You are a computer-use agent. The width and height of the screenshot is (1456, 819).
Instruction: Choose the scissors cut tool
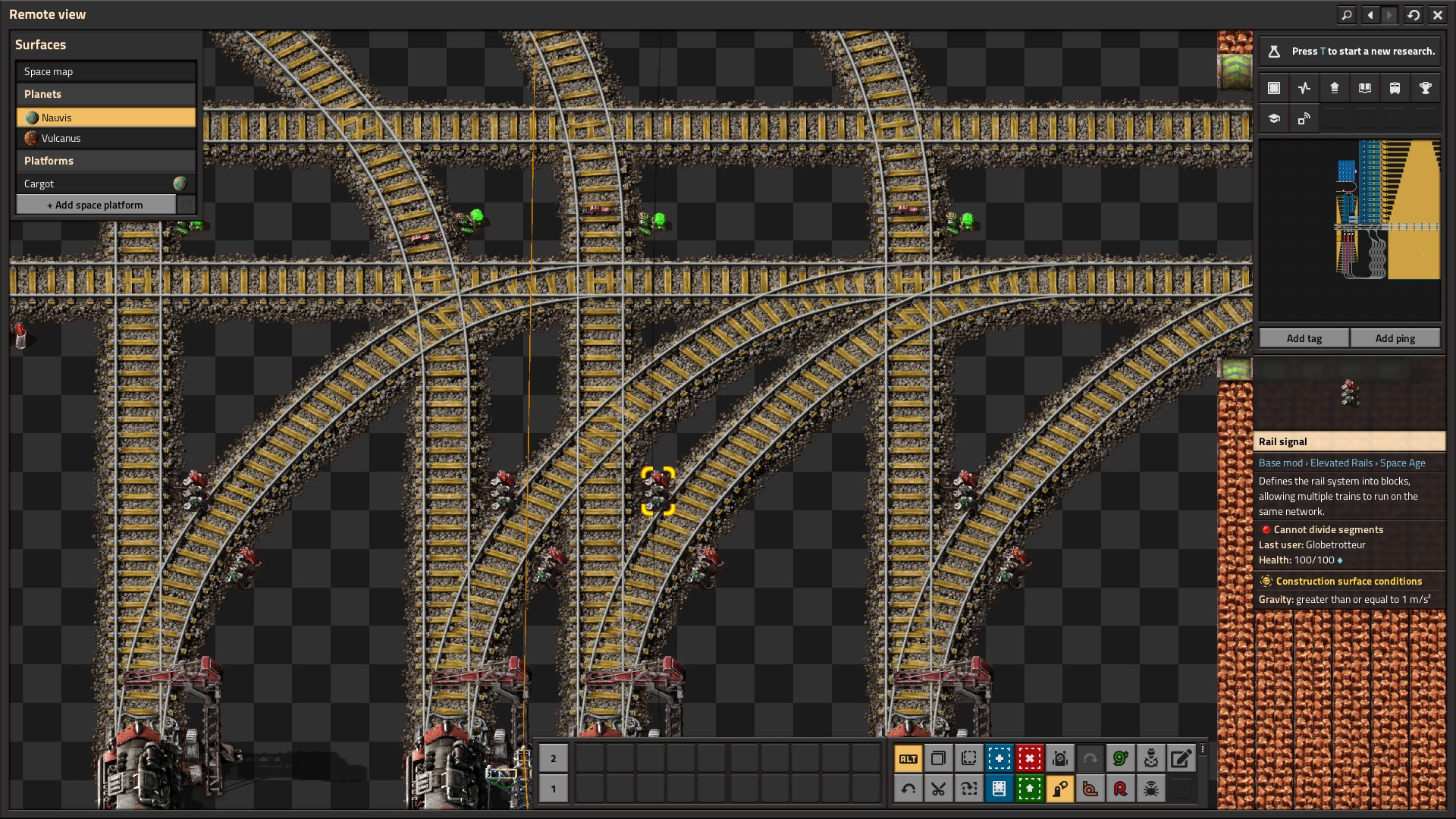[x=938, y=789]
